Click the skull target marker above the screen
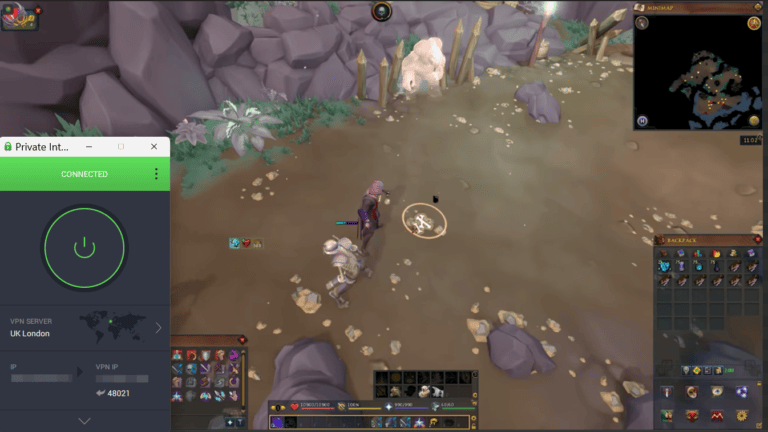The image size is (768, 432). coord(381,11)
